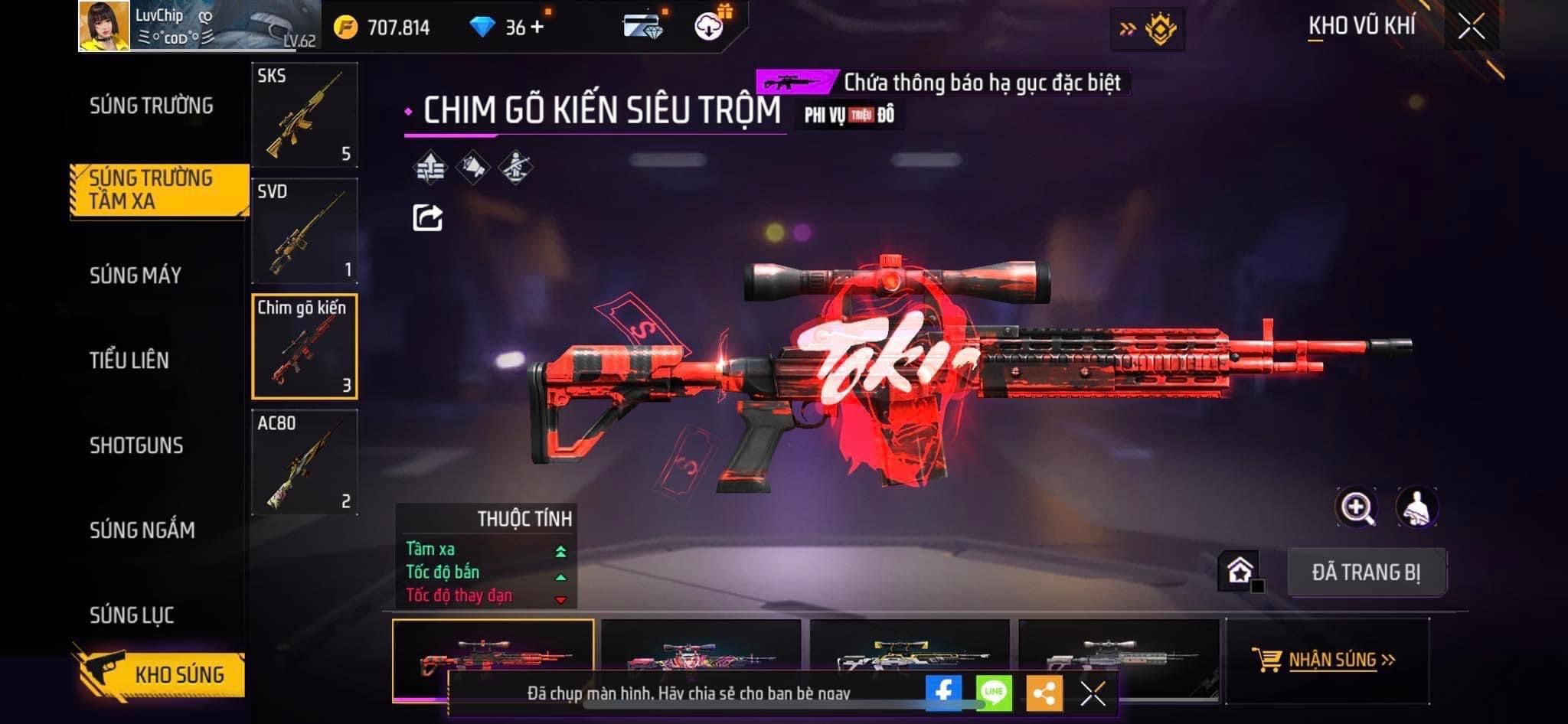Image resolution: width=1568 pixels, height=724 pixels.
Task: Switch to Súng Trường category
Action: pos(152,106)
